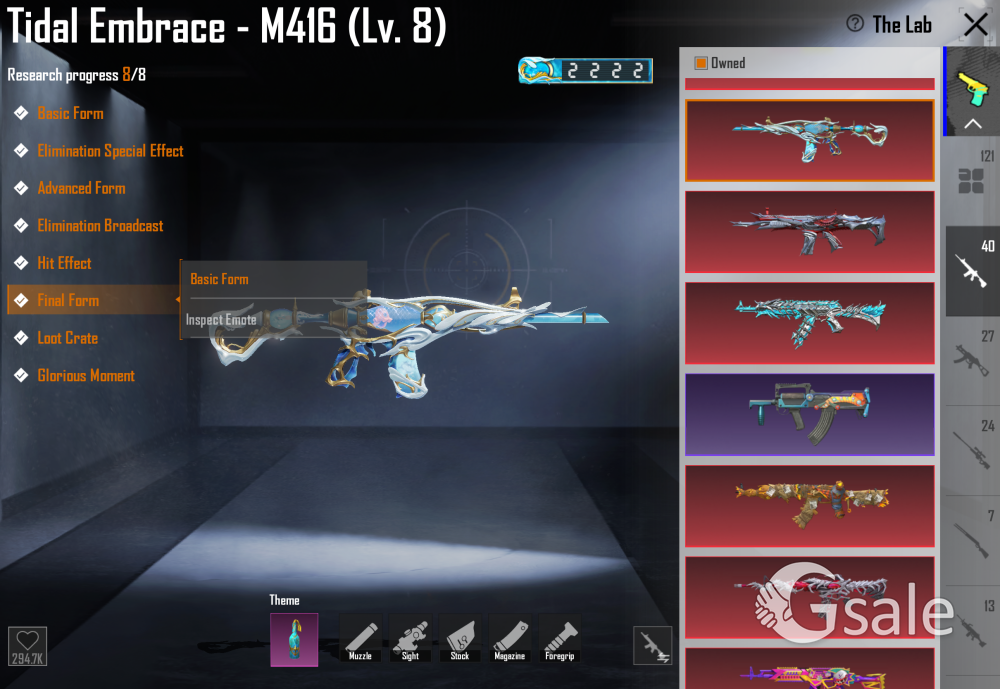Image resolution: width=1000 pixels, height=689 pixels.
Task: Open the Hit Effect entry
Action: click(64, 263)
